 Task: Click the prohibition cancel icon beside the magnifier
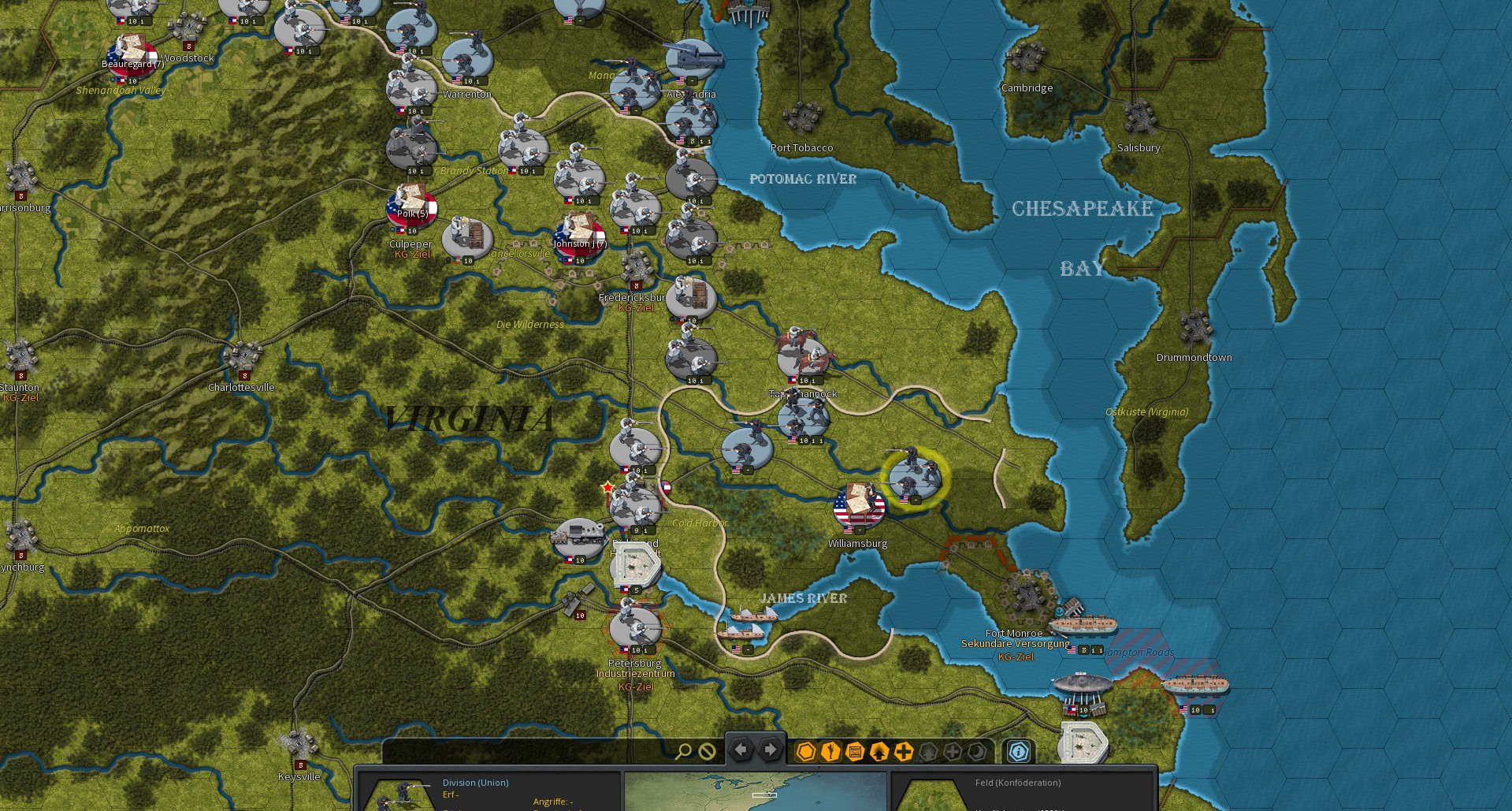coord(707,751)
